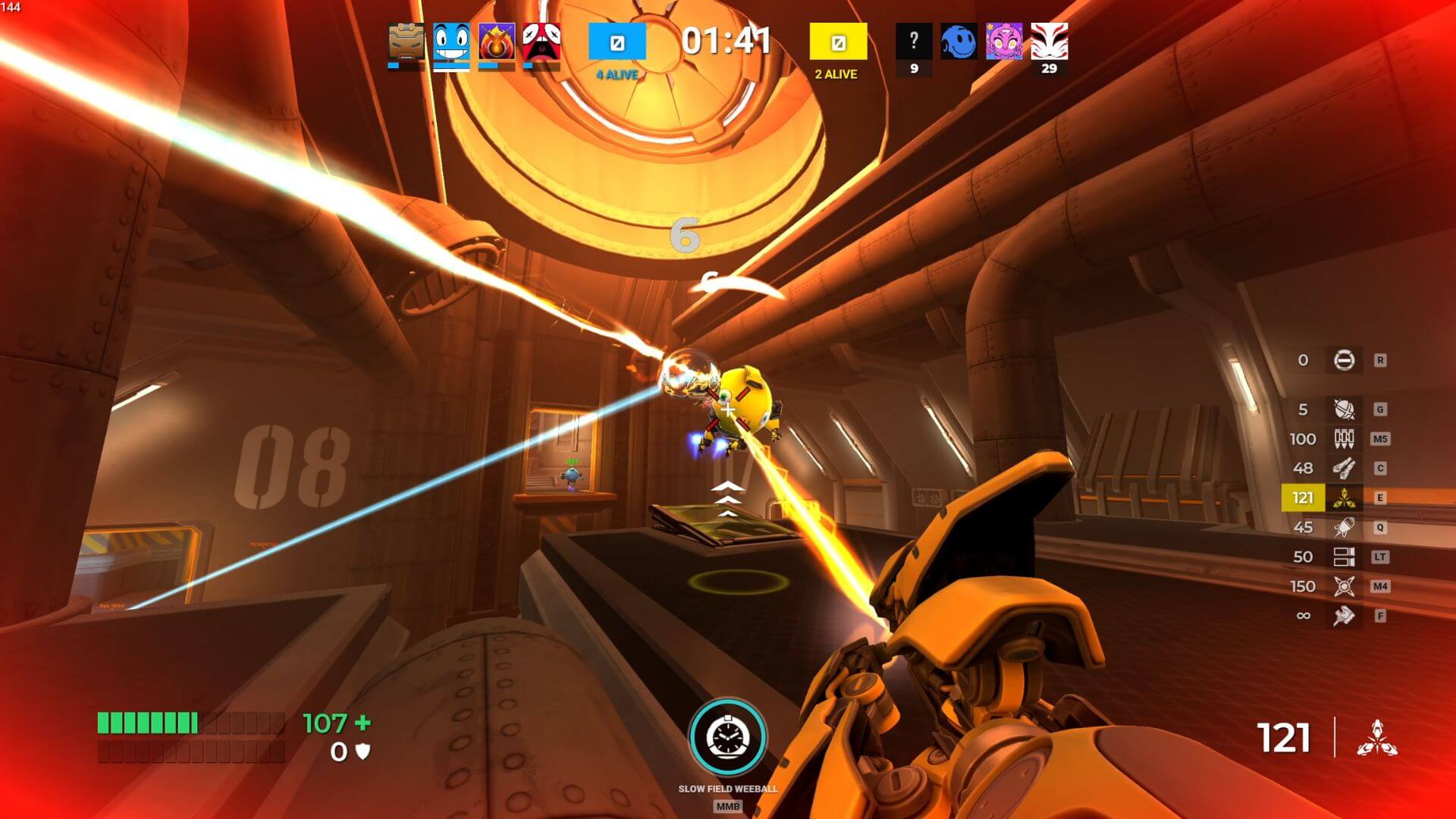Select the blue smiley ball enemy avatar
The image size is (1456, 819).
[x=959, y=42]
